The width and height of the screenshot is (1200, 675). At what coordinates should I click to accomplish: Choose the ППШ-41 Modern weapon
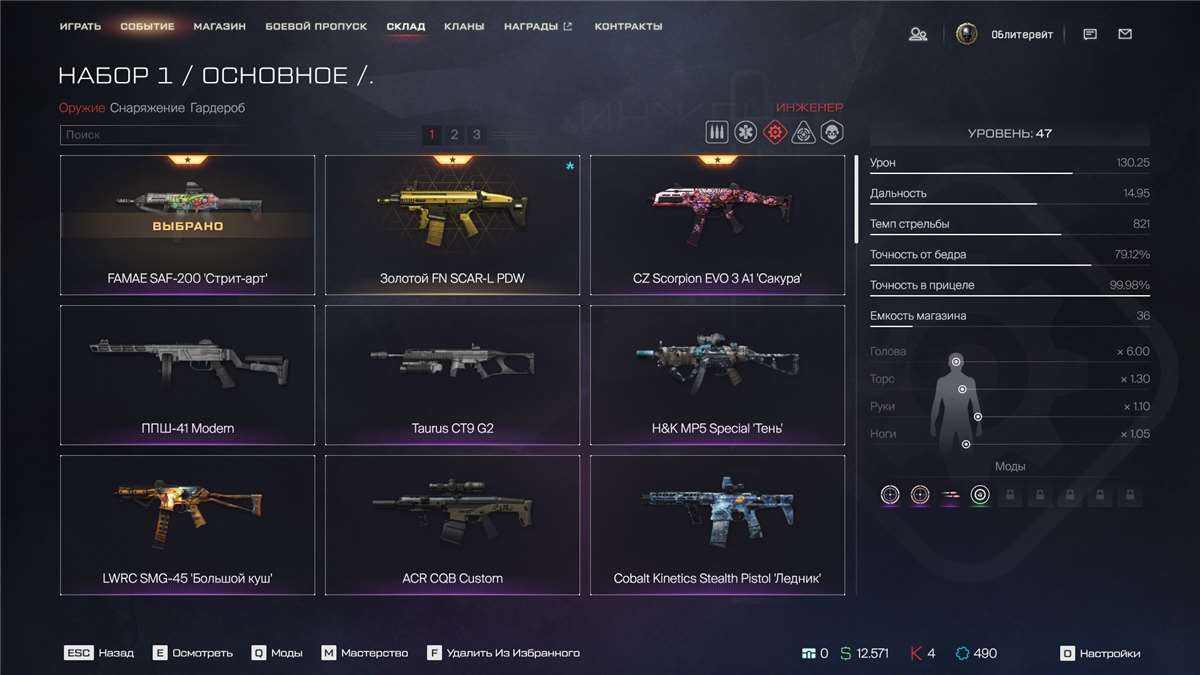tap(187, 375)
